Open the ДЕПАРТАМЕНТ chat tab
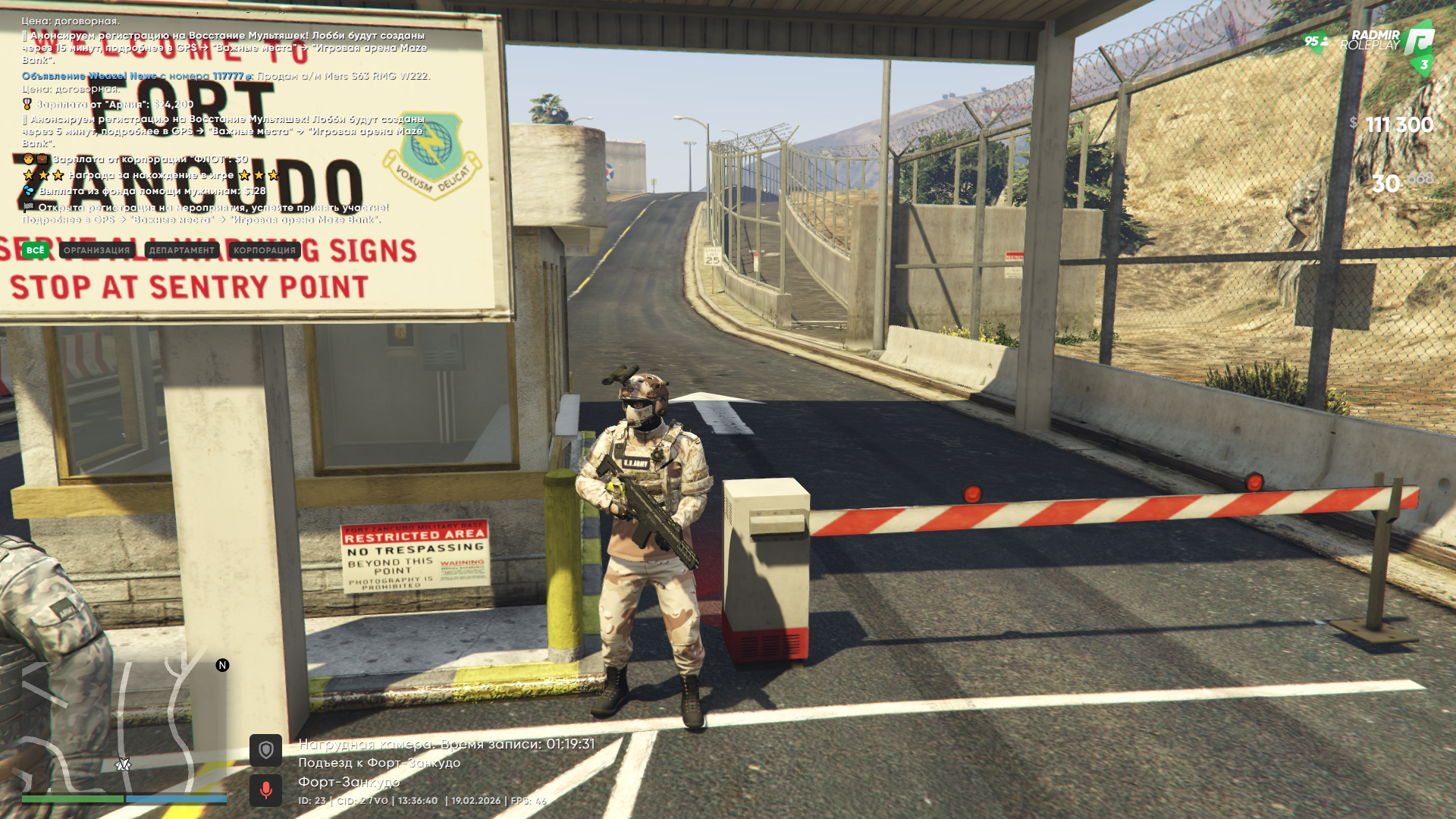This screenshot has width=1456, height=819. tap(181, 250)
